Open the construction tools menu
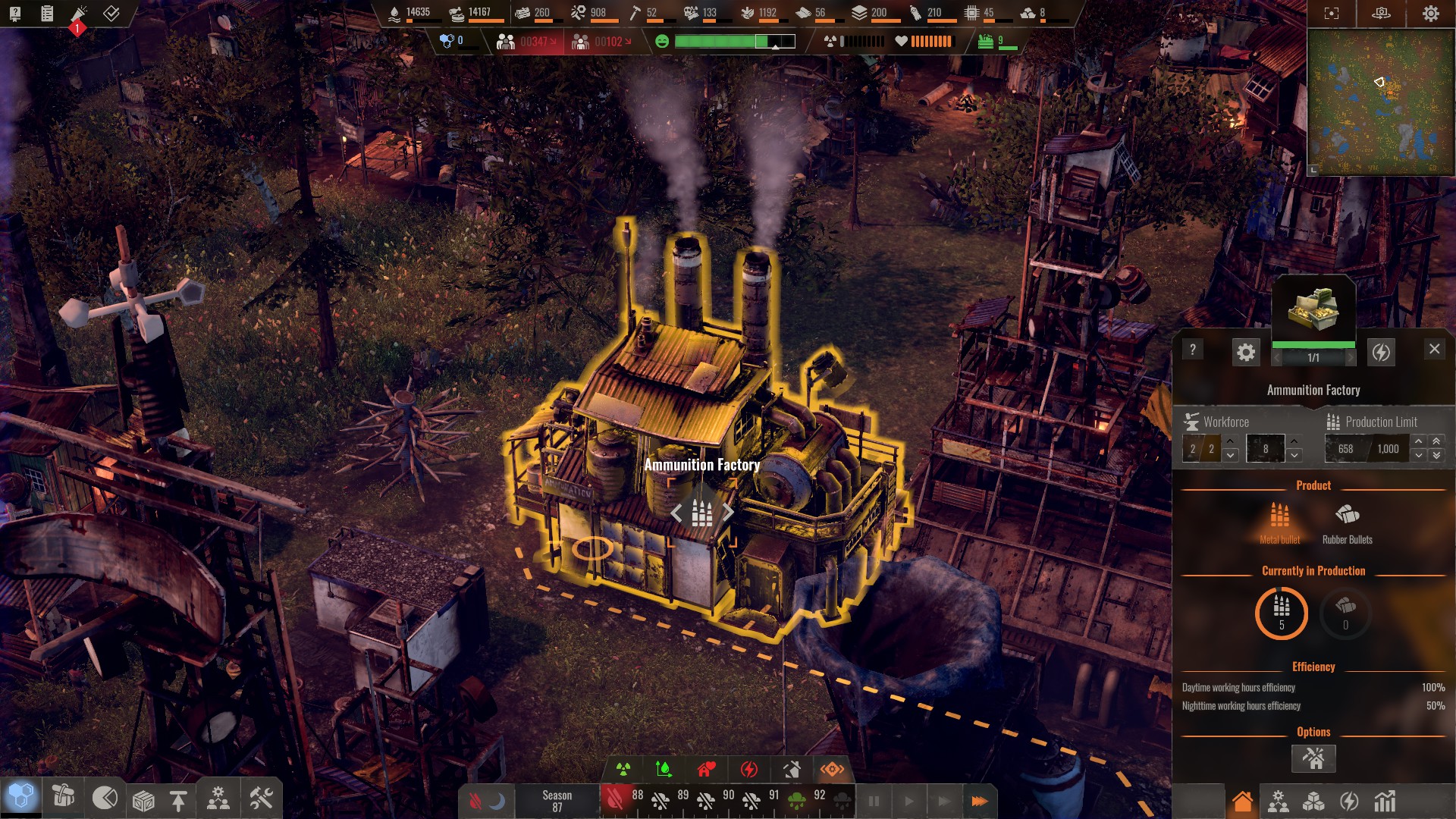 [261, 799]
